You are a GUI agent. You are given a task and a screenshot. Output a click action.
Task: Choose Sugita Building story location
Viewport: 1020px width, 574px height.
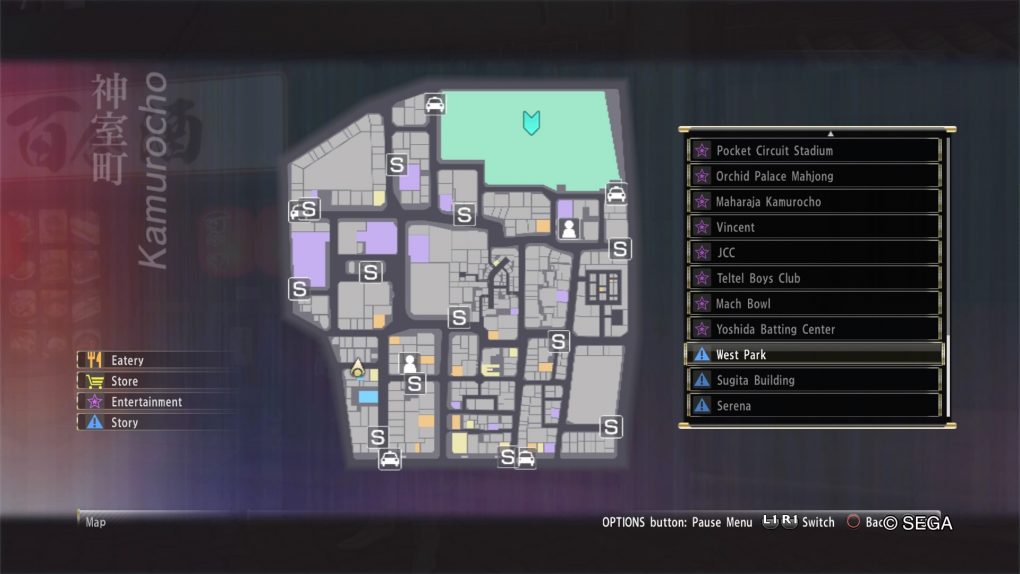coord(815,380)
